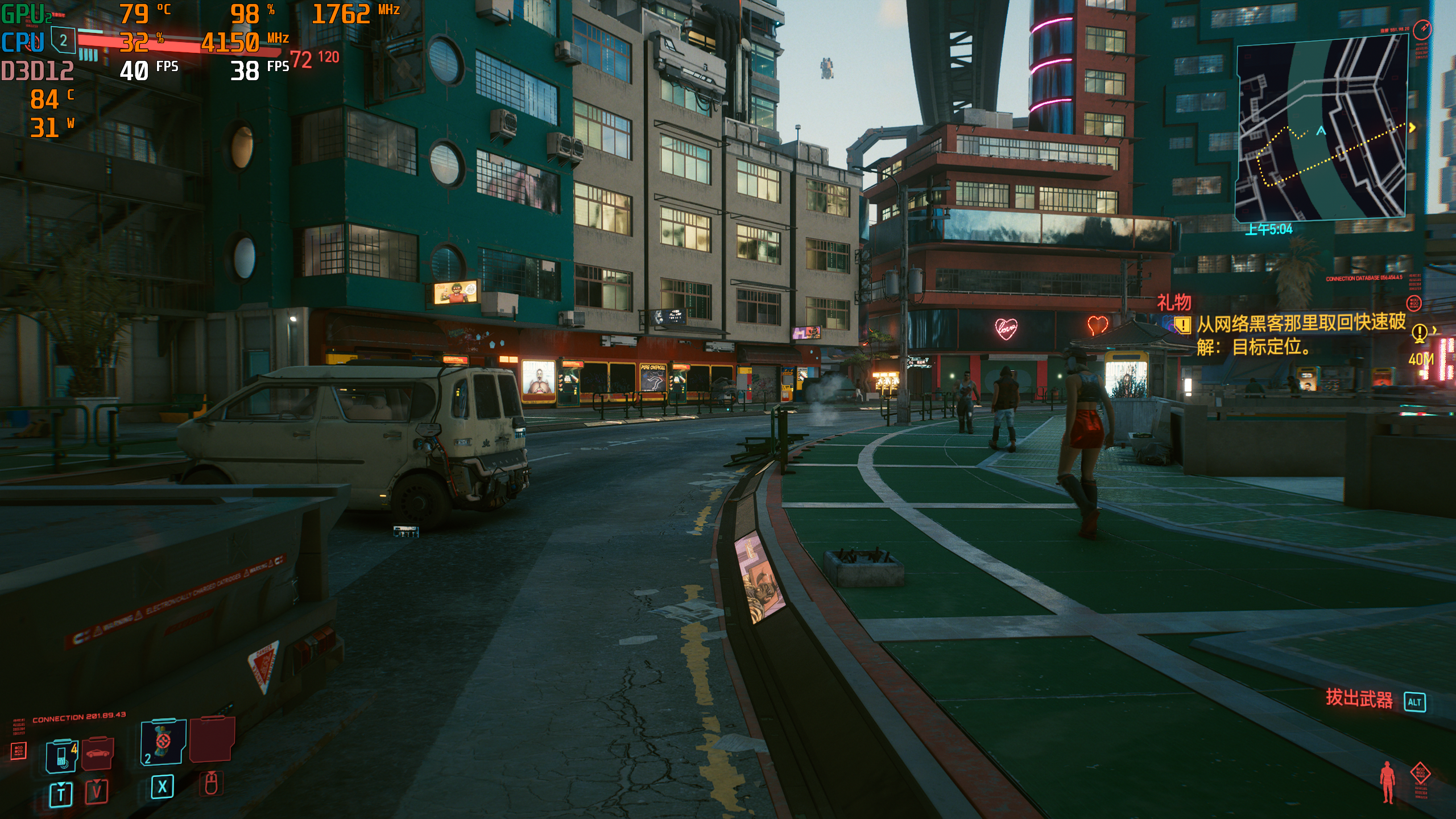Open the tracked quest objective about the netrunner
The image size is (1456, 819).
point(1300,334)
